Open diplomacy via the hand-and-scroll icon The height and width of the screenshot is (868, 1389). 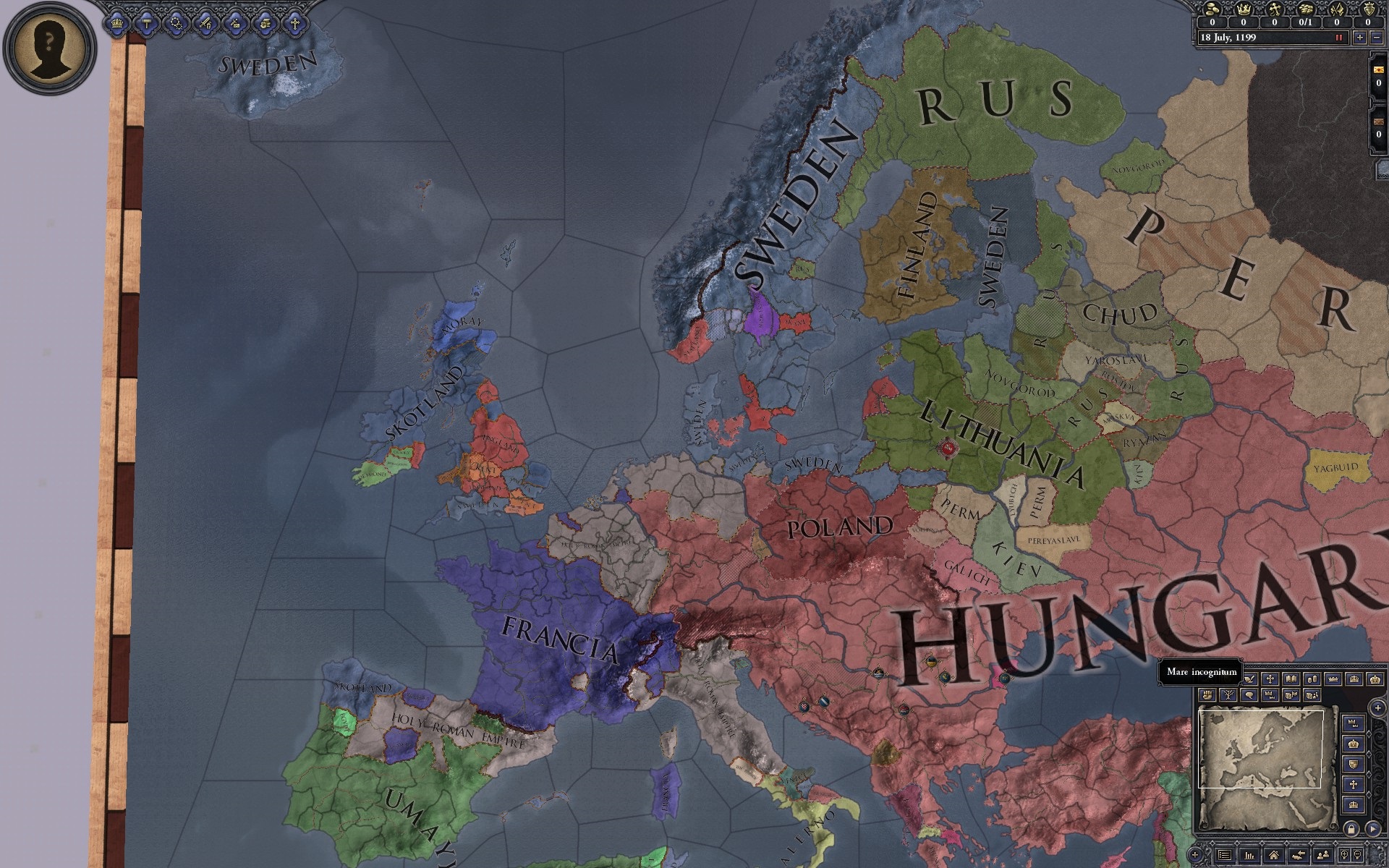coord(266,24)
